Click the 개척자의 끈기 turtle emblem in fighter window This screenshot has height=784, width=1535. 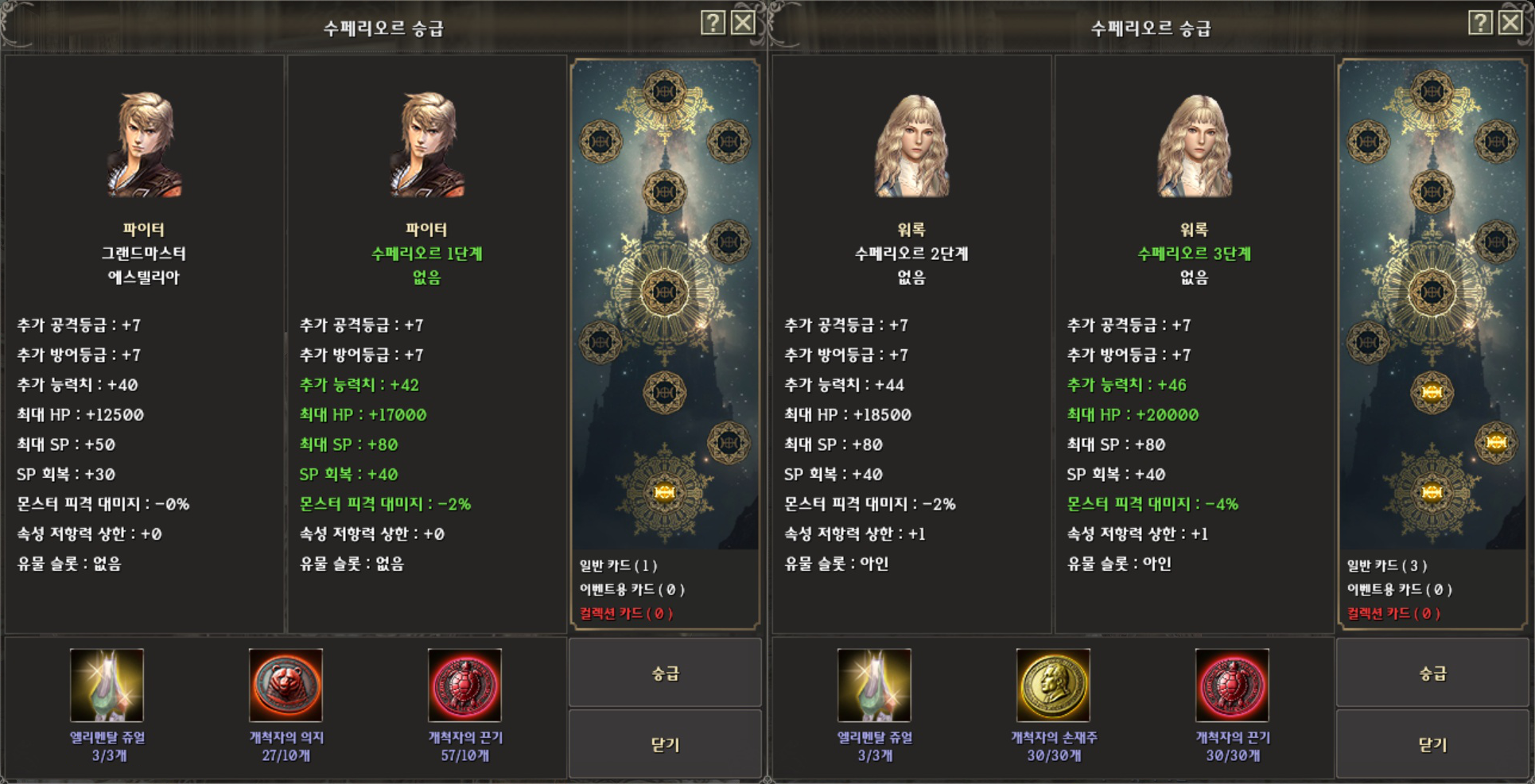click(x=464, y=685)
